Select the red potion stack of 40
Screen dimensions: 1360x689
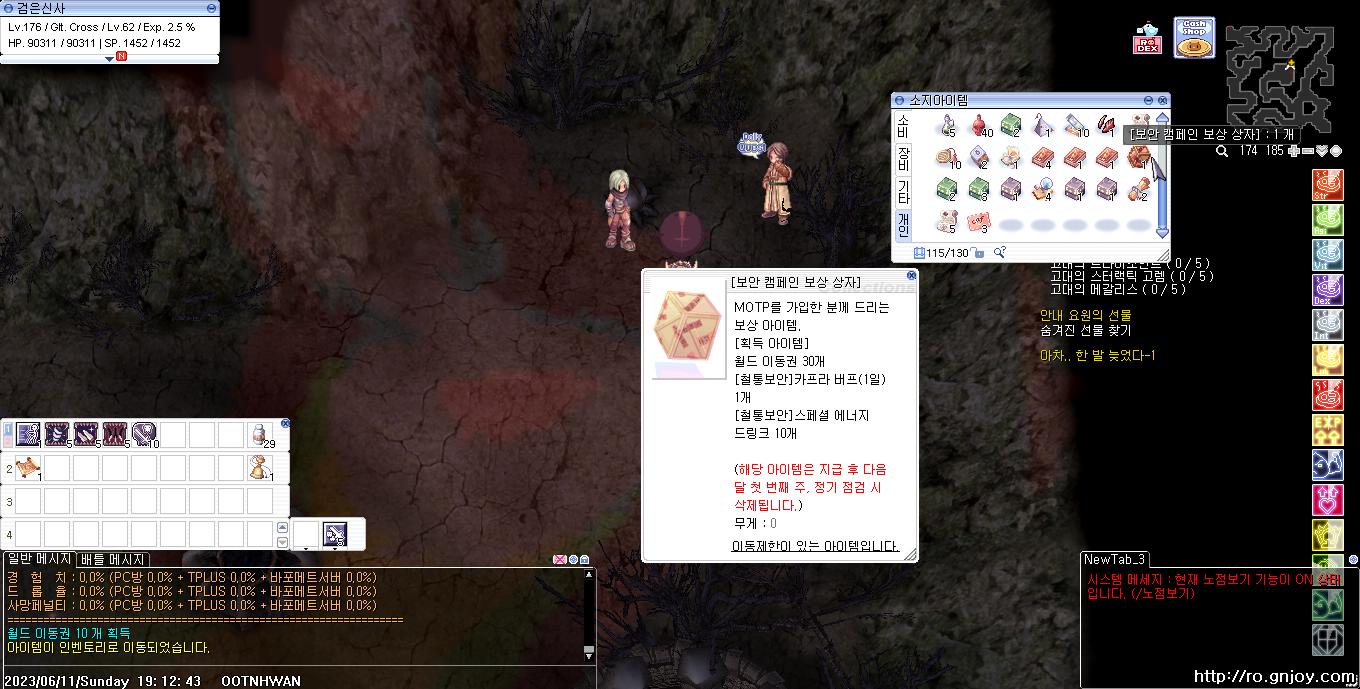(x=979, y=126)
